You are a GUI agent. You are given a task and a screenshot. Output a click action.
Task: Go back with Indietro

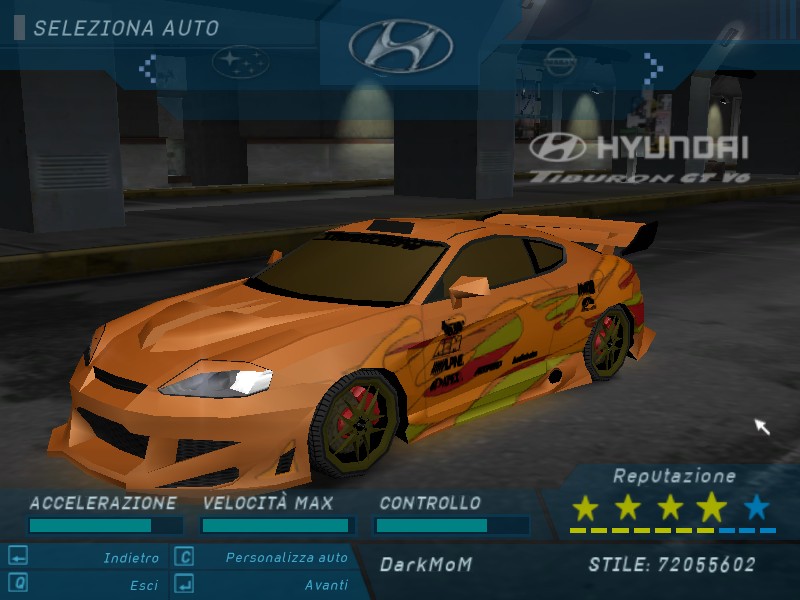tap(130, 558)
